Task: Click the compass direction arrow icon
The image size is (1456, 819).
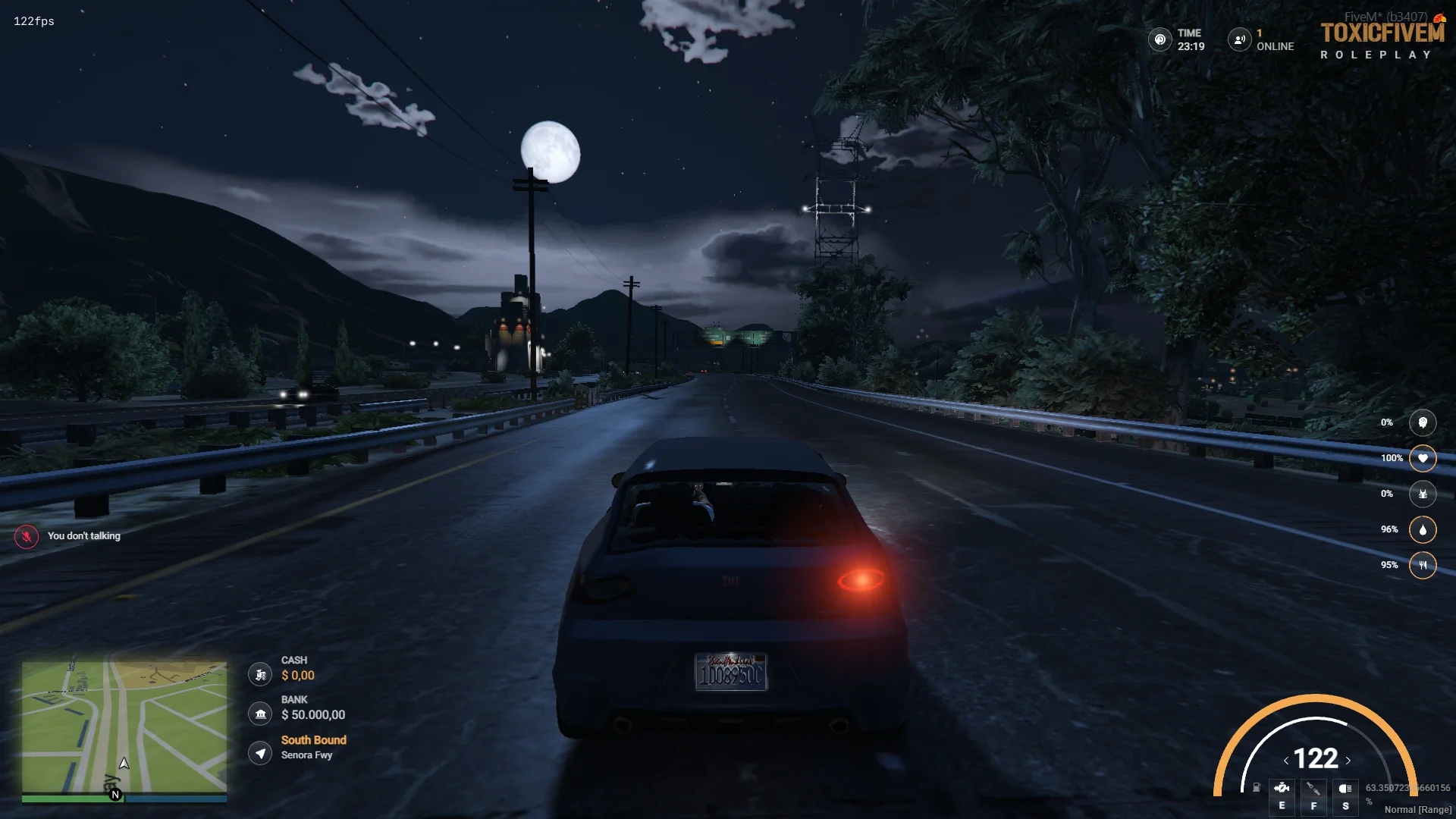Action: click(x=260, y=753)
